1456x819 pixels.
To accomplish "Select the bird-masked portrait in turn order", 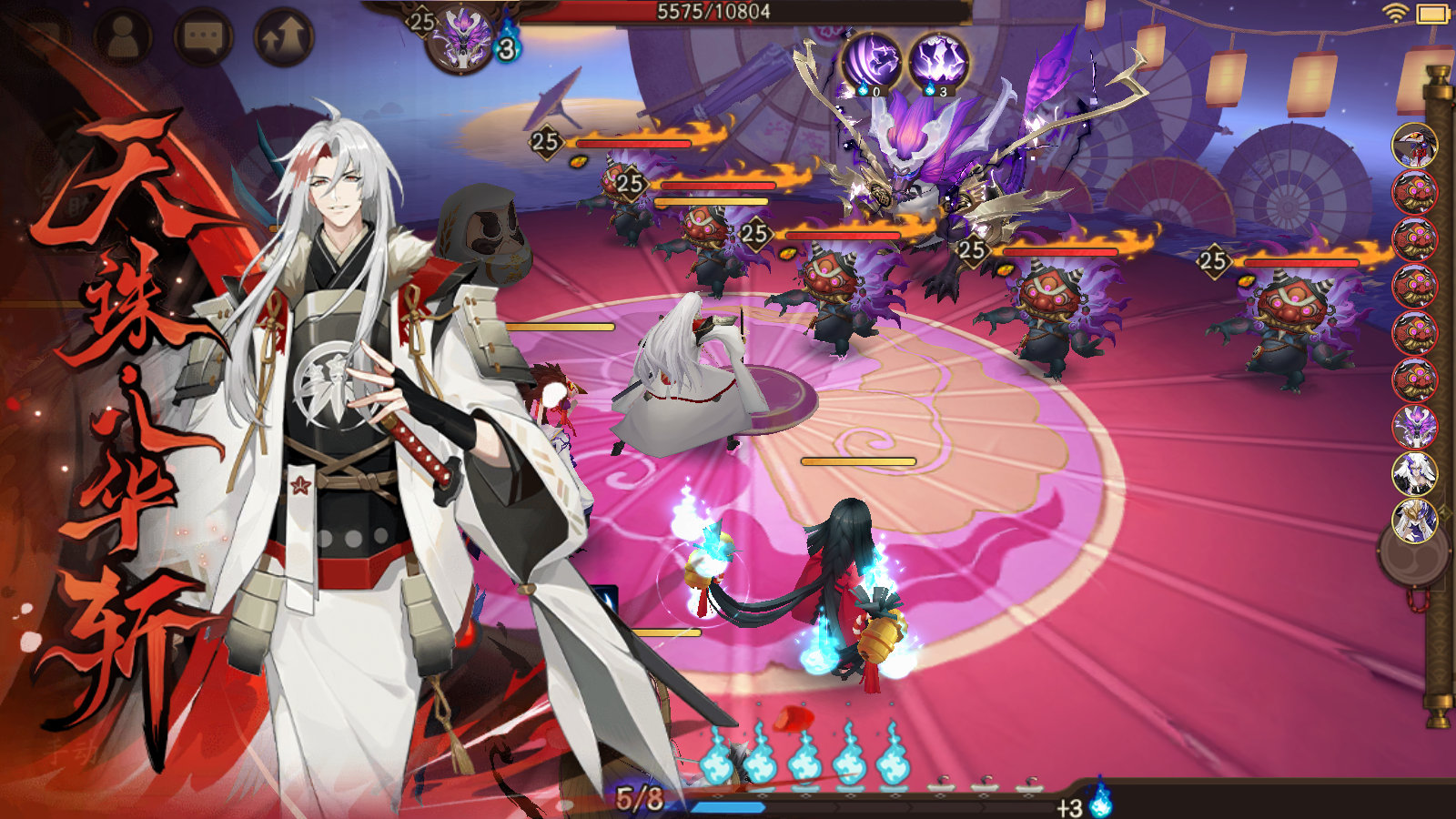I will [1414, 146].
